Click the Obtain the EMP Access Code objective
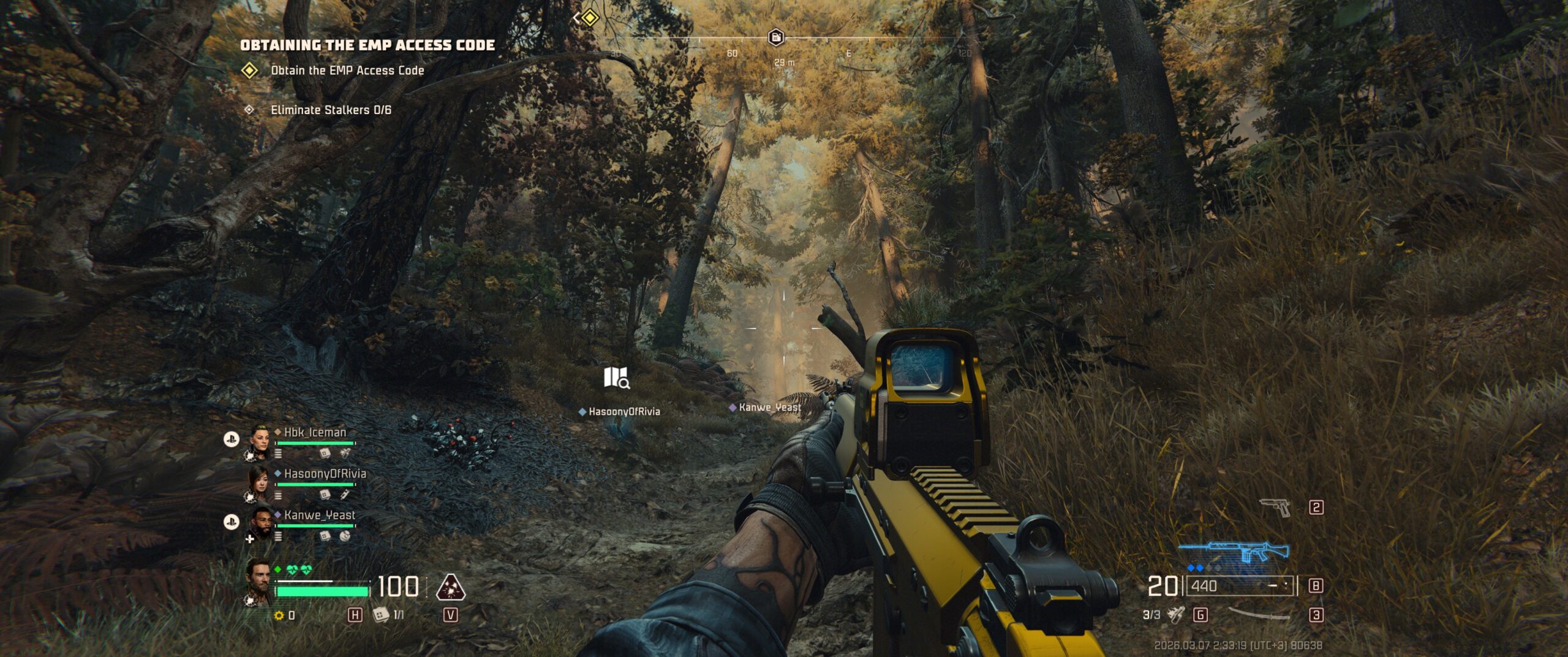 (x=347, y=70)
